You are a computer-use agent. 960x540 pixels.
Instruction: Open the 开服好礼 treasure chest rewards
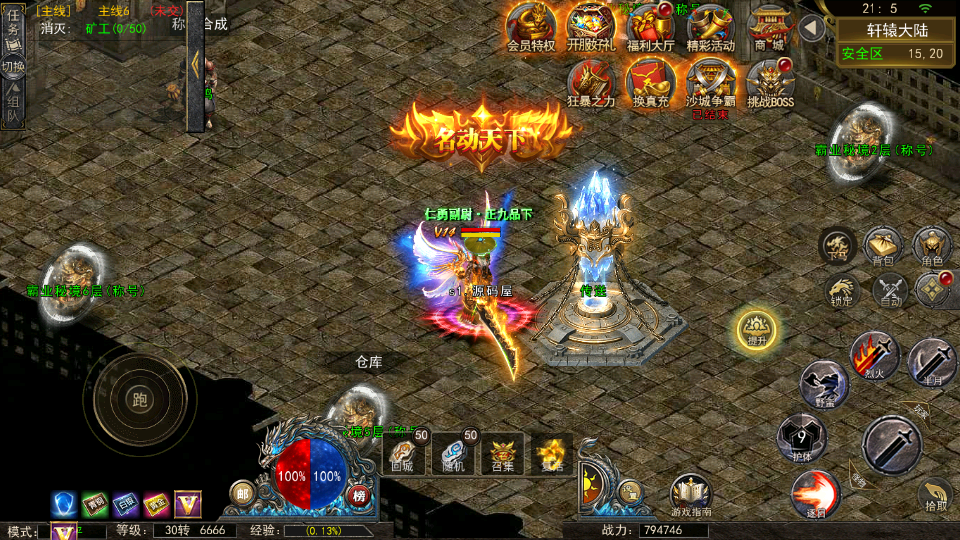point(591,25)
